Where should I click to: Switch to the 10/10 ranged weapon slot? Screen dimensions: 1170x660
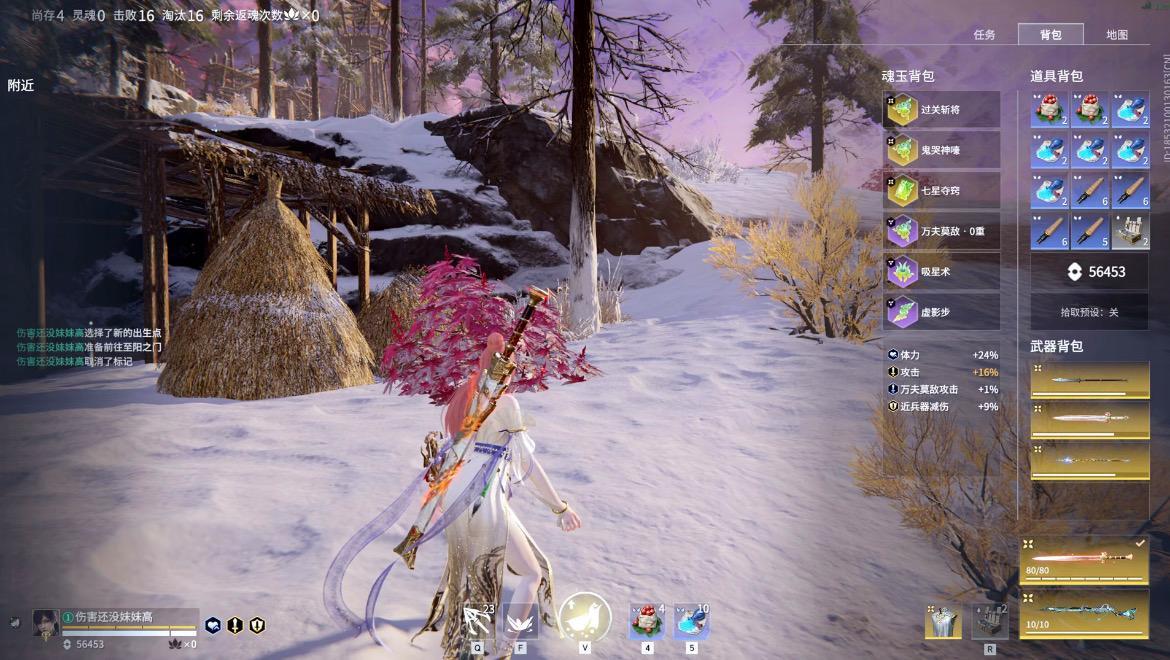[x=1085, y=612]
